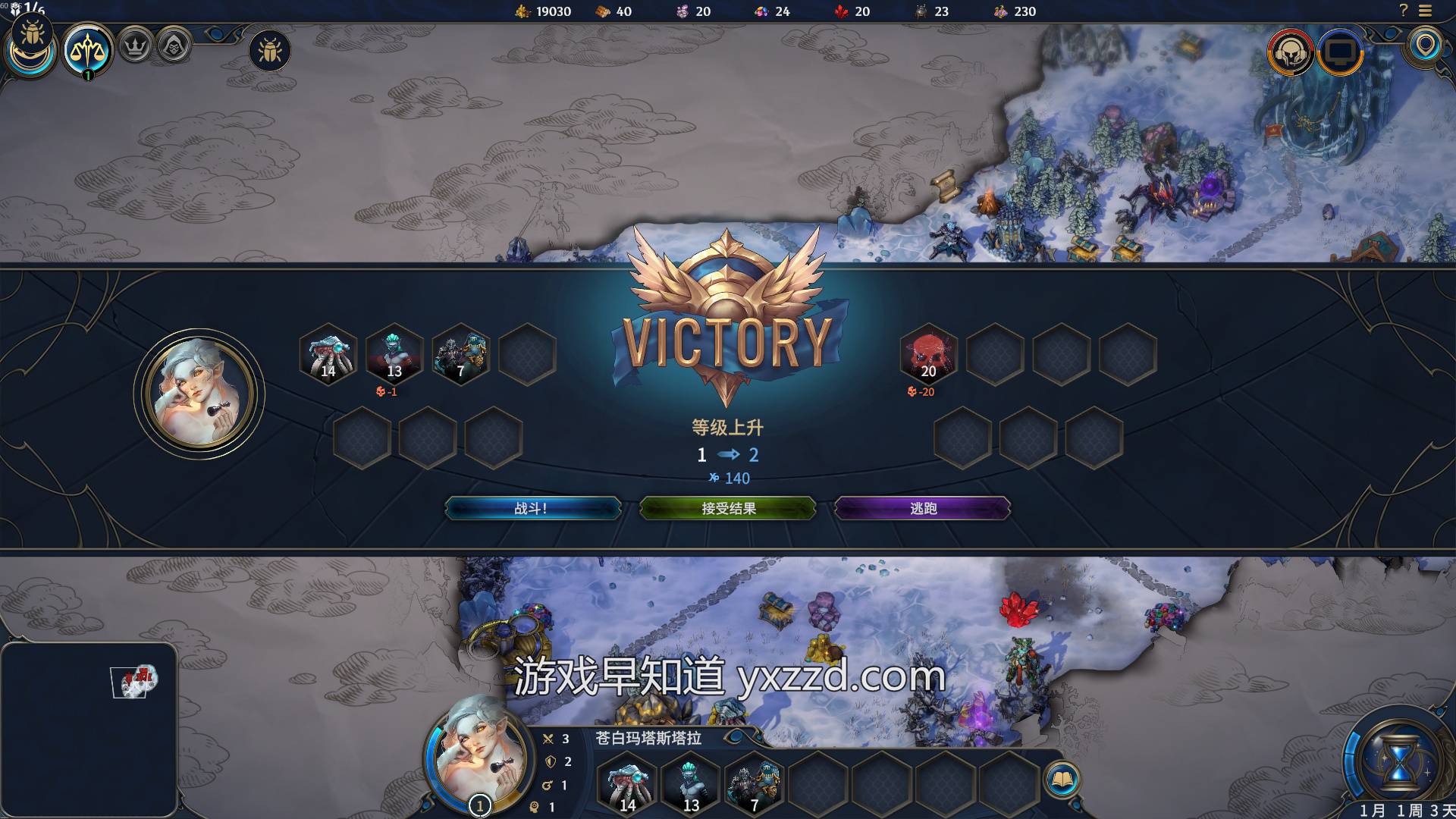Choose the 逃跑 flee button
1456x819 pixels.
point(922,508)
